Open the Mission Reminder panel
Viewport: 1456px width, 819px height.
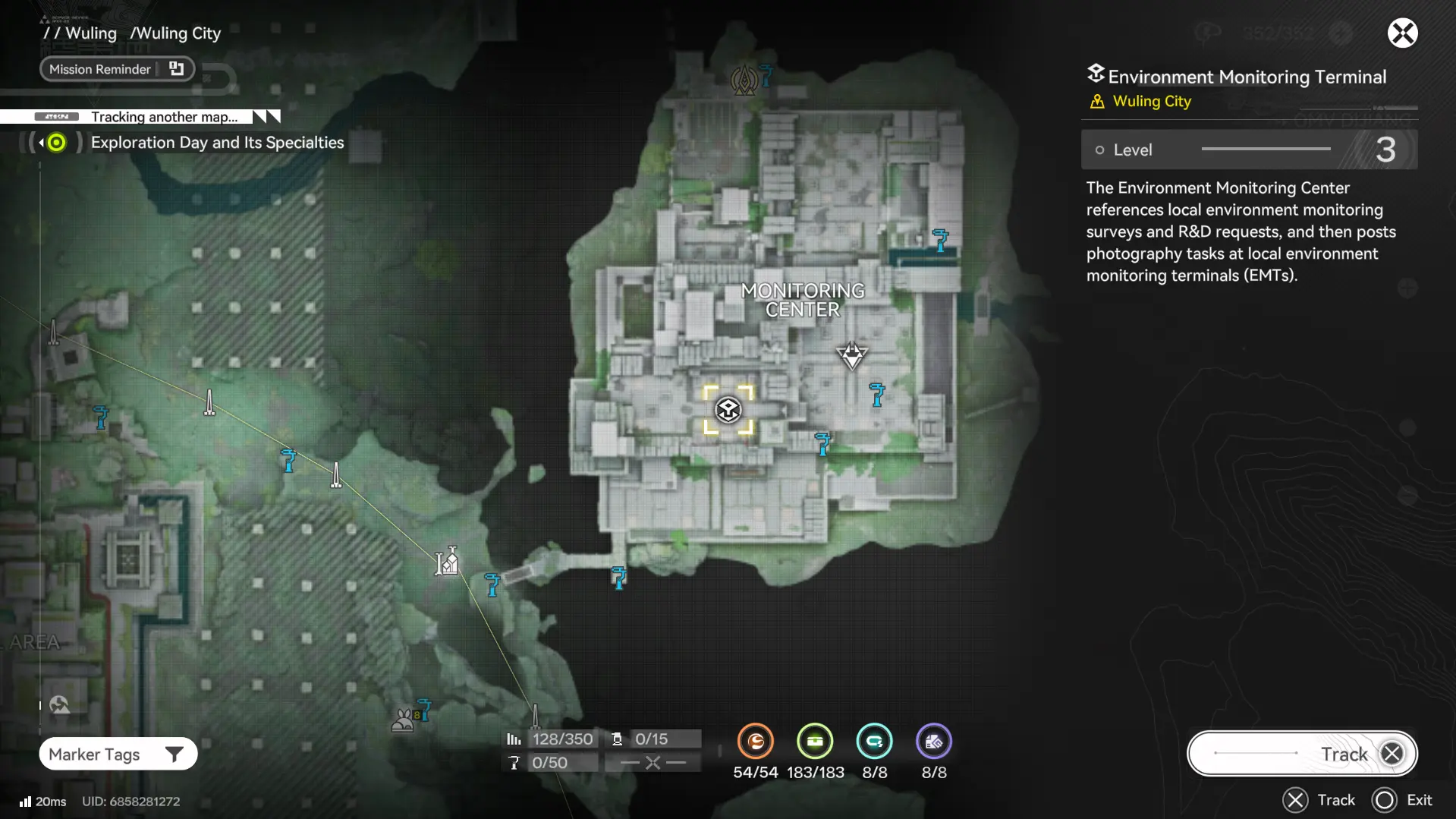point(117,69)
